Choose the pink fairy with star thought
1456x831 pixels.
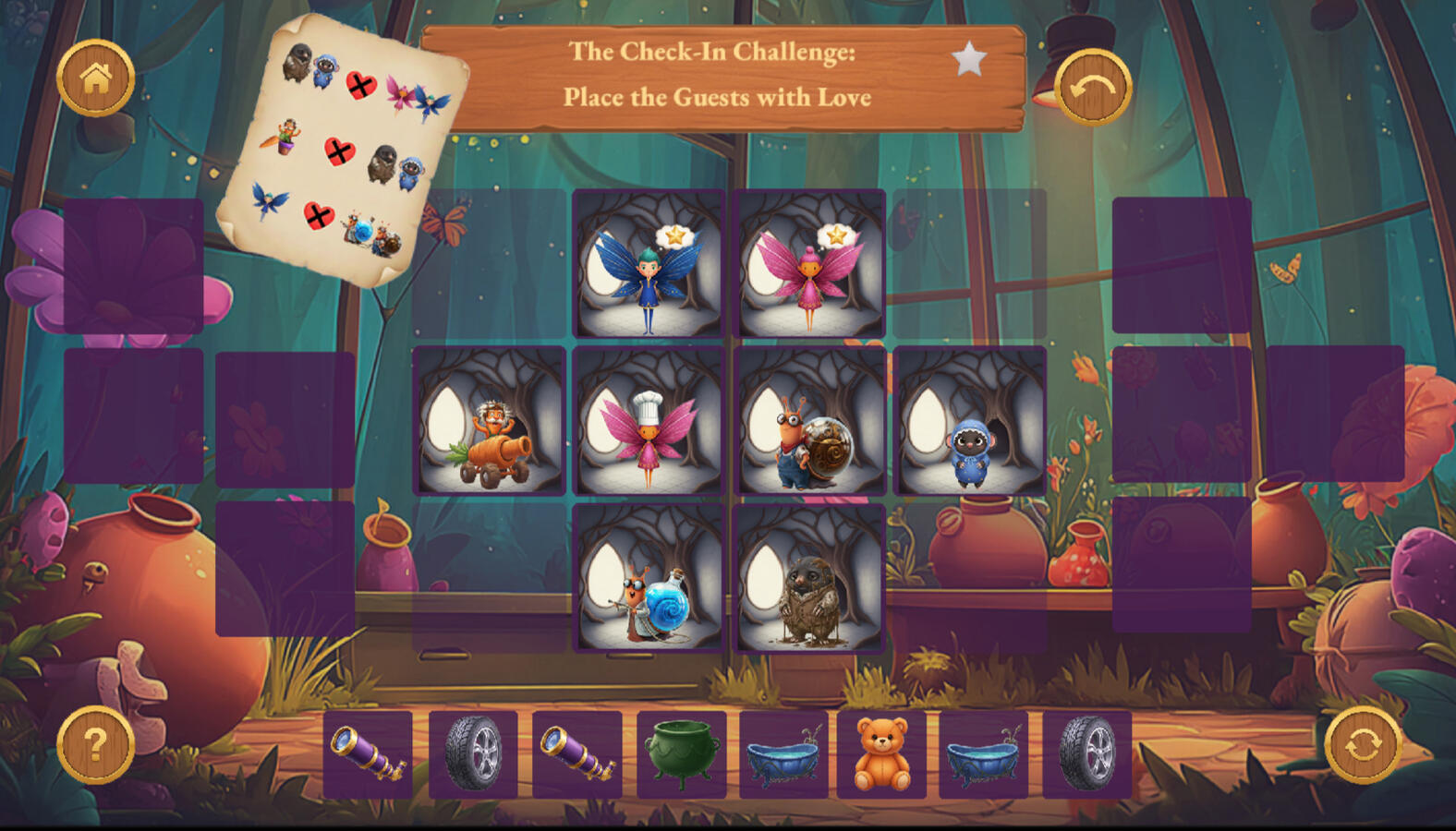point(809,264)
